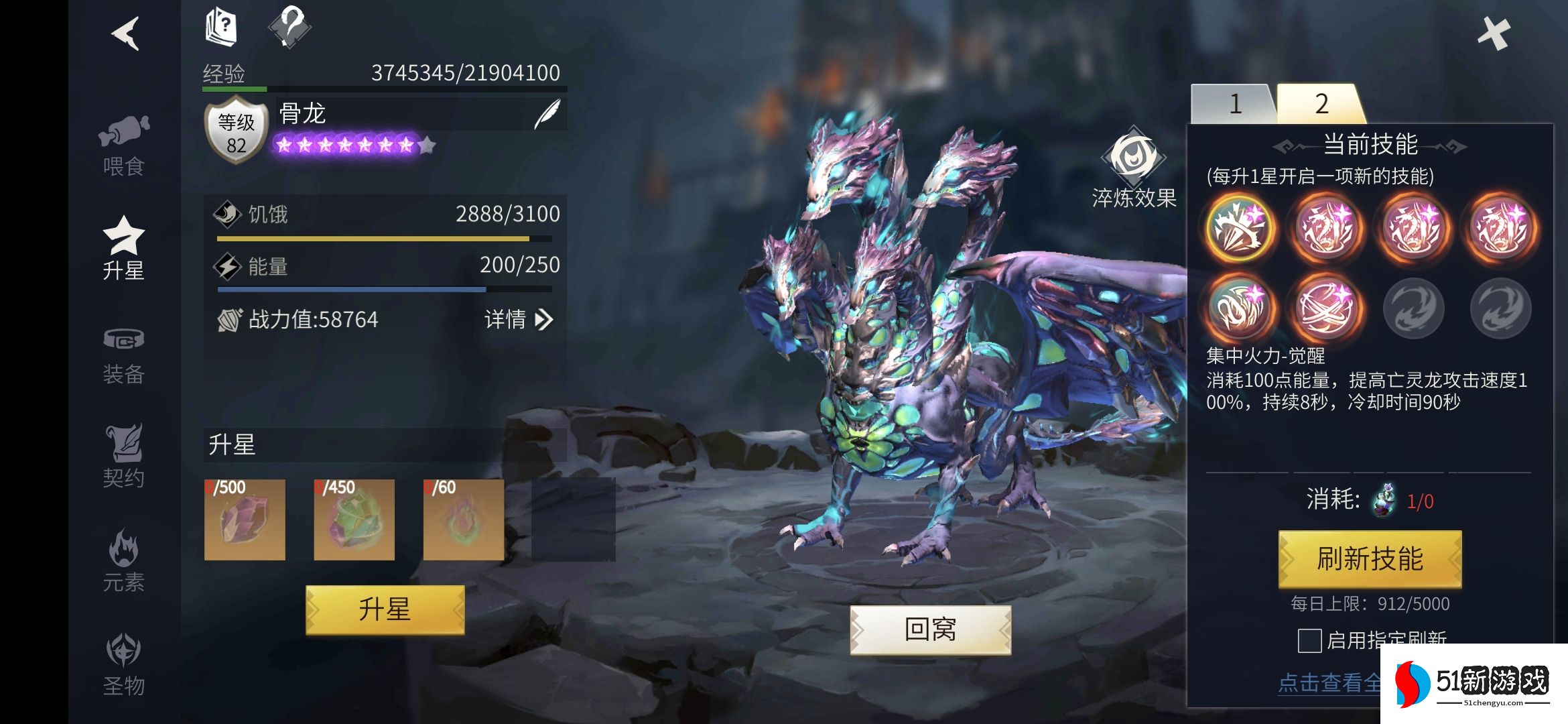The image size is (1568, 724).
Task: Close the dragon panel with the X
Action: [x=1494, y=34]
